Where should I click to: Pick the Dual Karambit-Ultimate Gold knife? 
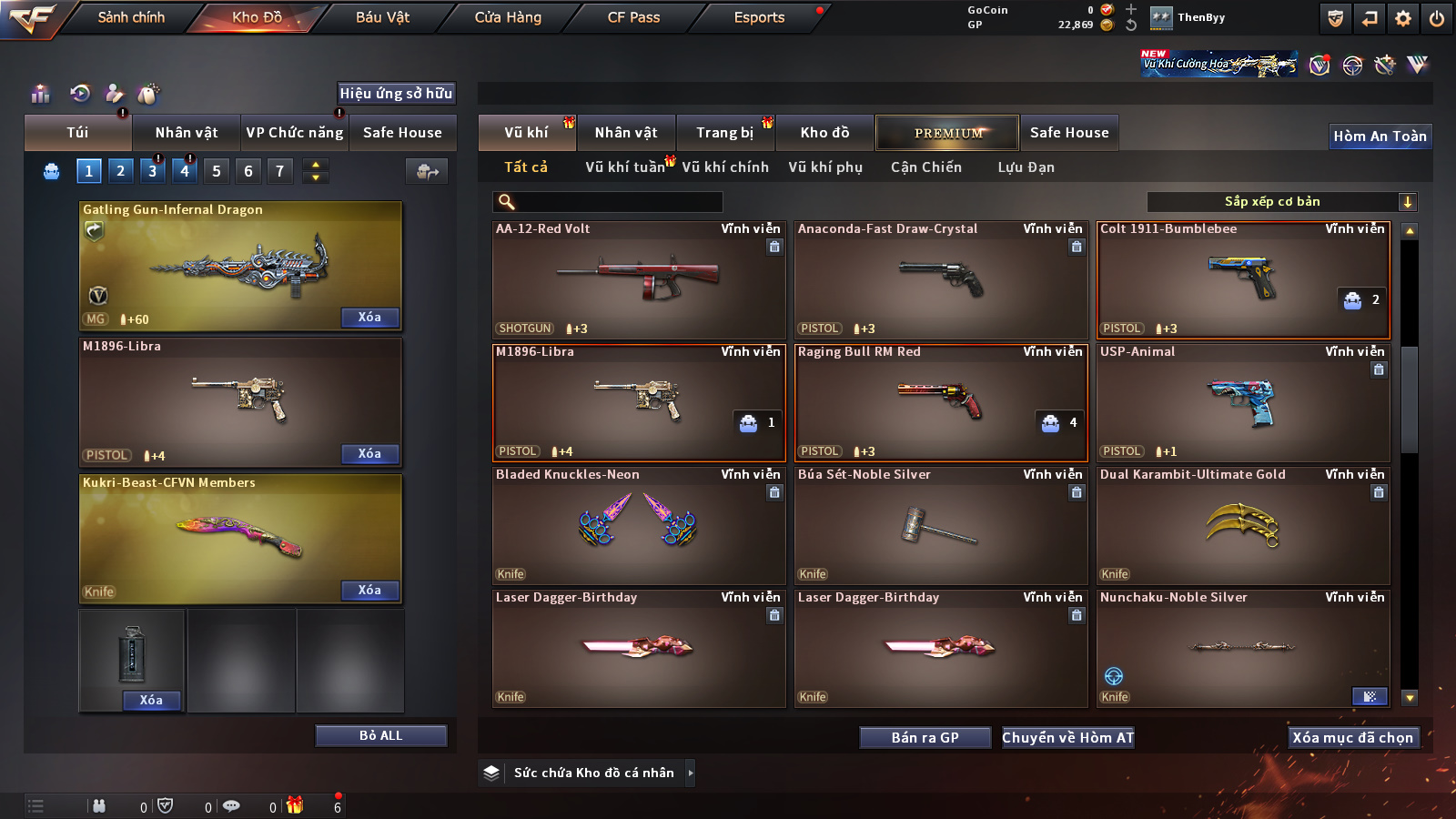(1242, 526)
